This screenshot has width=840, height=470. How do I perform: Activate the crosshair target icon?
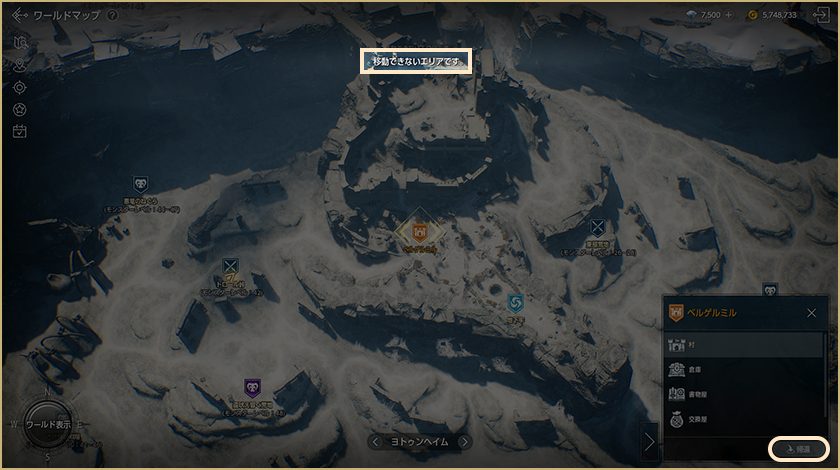point(20,87)
